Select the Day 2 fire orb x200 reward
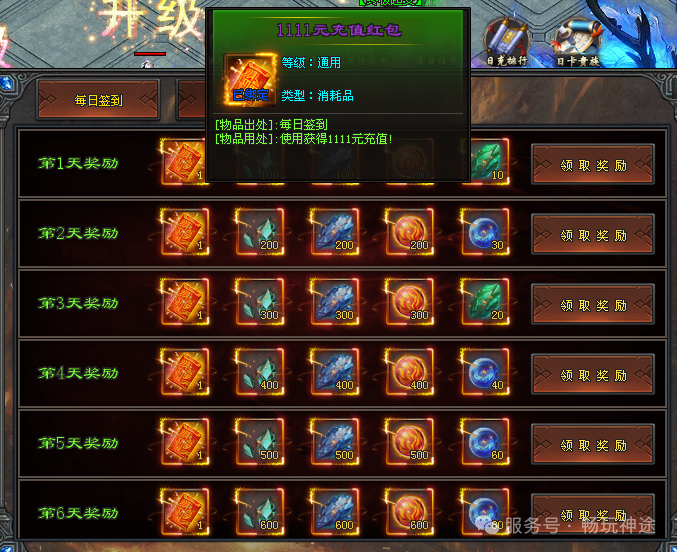This screenshot has height=552, width=677. (x=409, y=232)
